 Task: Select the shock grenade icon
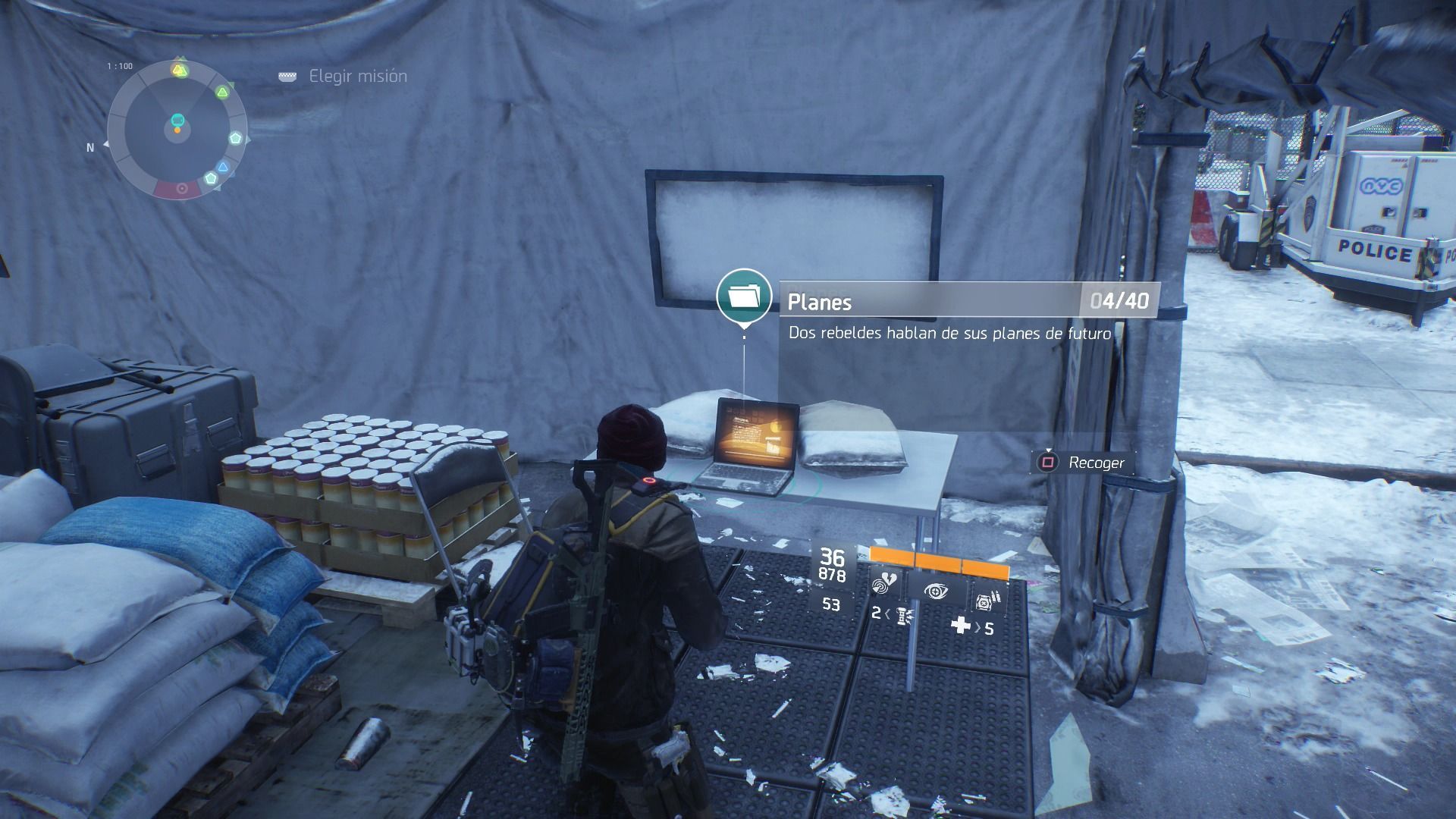point(901,615)
